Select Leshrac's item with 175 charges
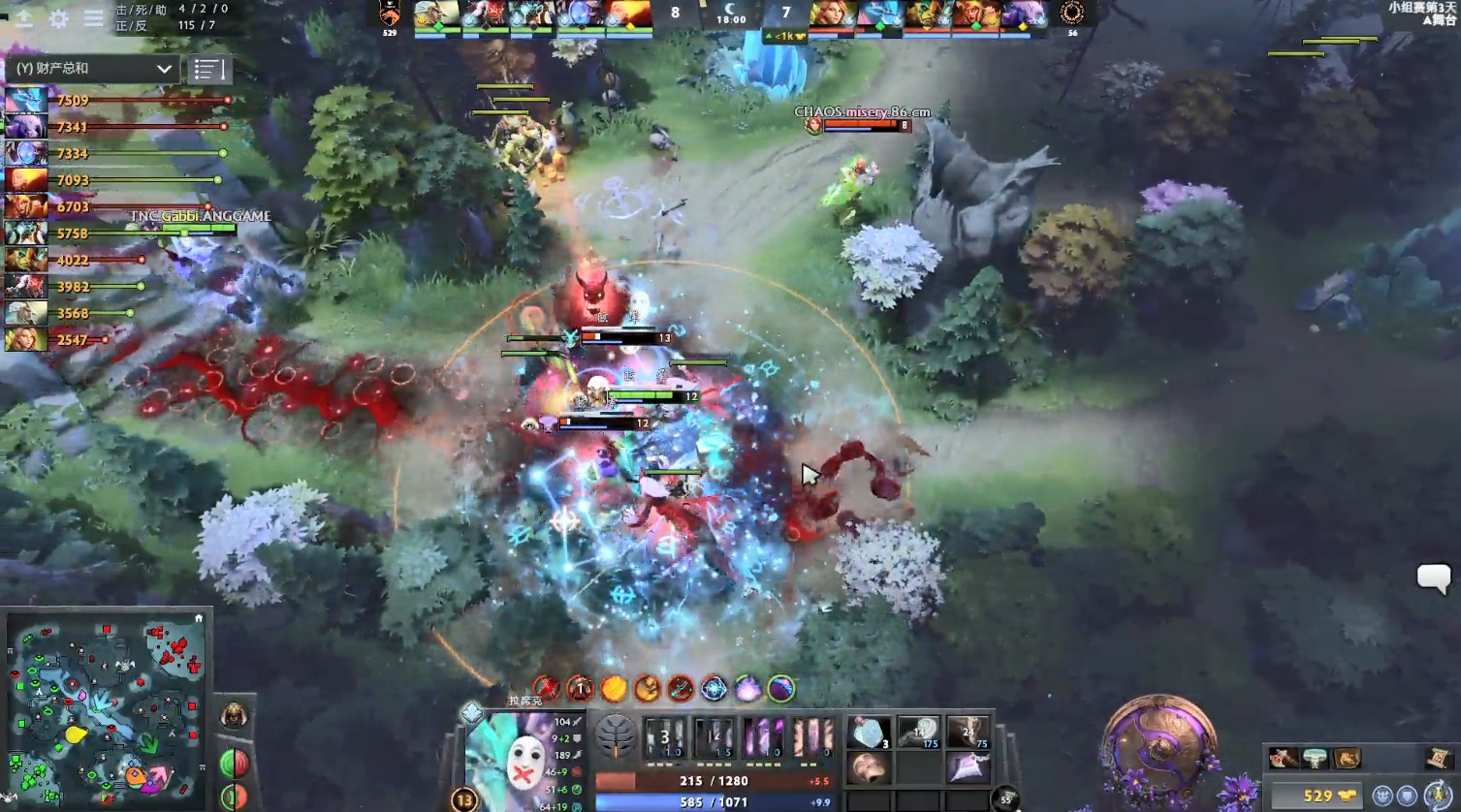1461x812 pixels. (x=918, y=734)
